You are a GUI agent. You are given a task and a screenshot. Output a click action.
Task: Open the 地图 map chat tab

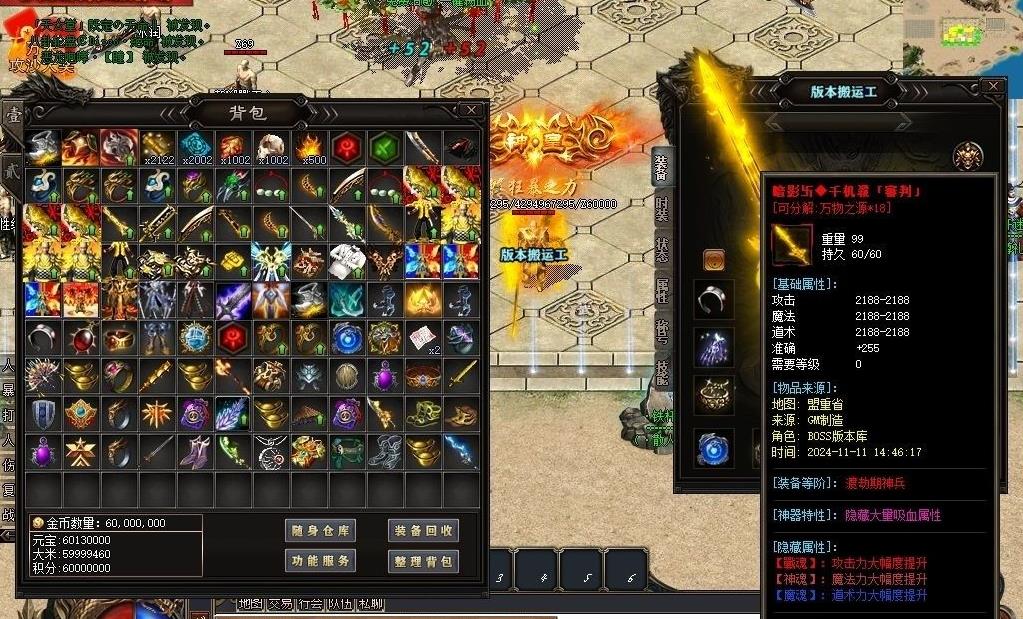click(x=250, y=604)
